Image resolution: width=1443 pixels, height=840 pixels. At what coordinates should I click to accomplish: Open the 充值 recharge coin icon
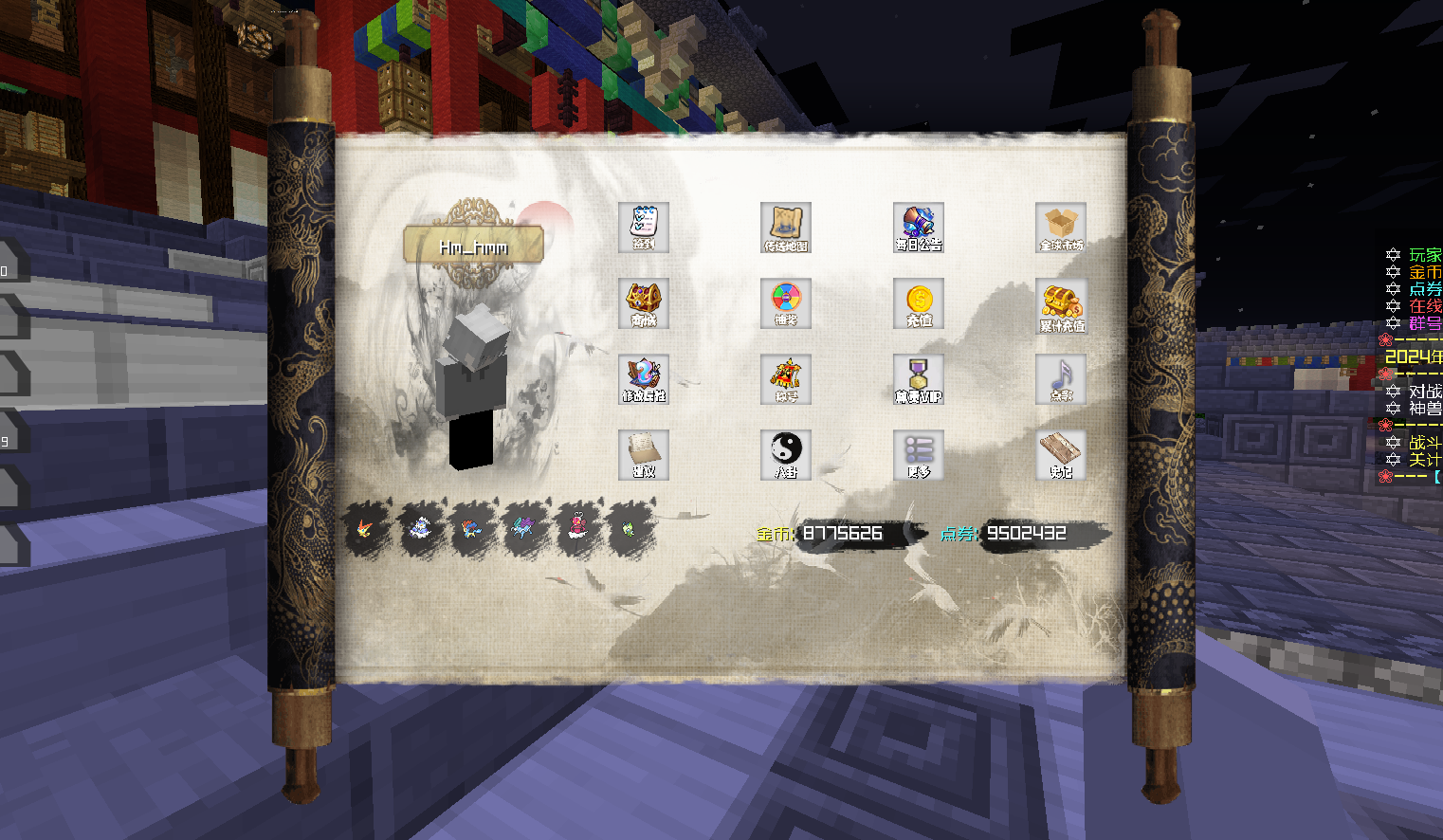click(919, 303)
